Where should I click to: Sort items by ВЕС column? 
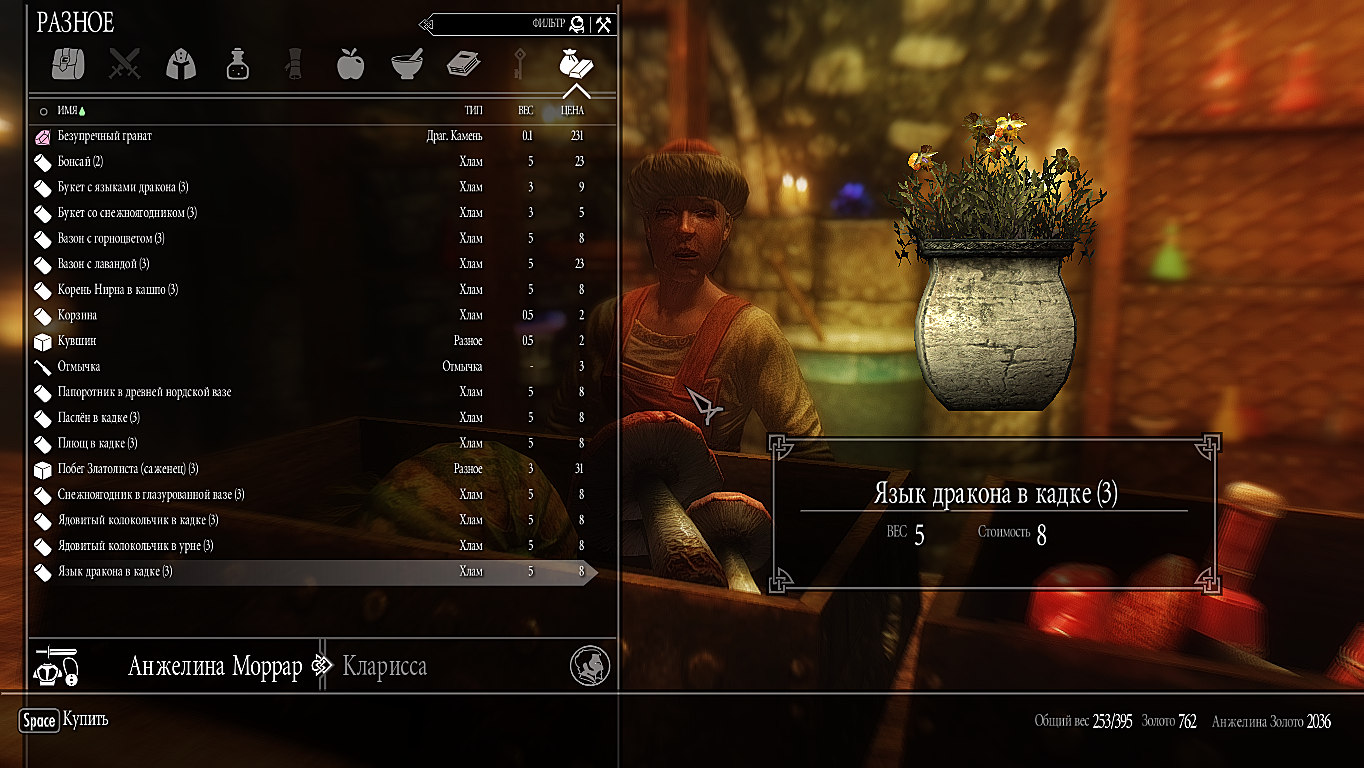[x=526, y=111]
